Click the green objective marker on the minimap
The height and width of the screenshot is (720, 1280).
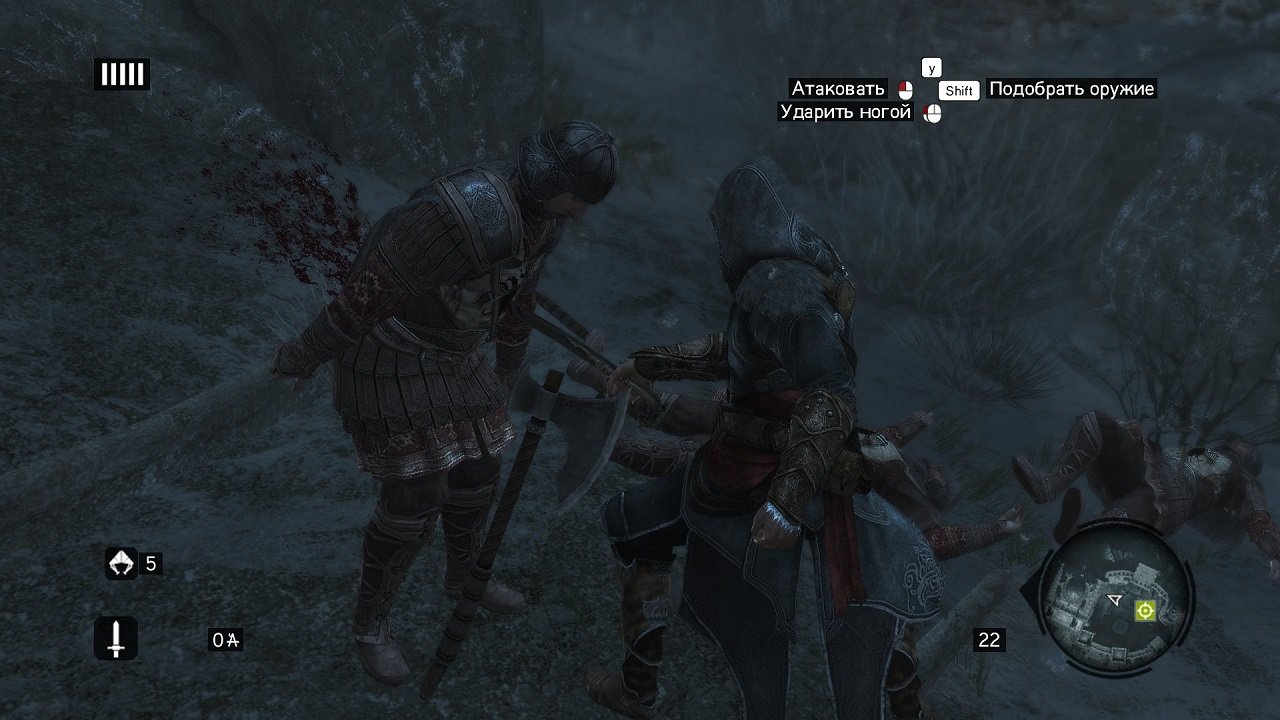click(x=1145, y=610)
